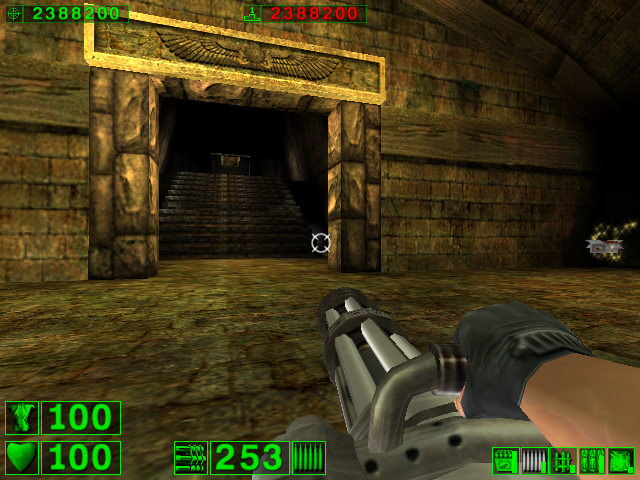Viewport: 640px width, 480px height.
Task: Click the body armor vest icon
Action: coord(21,418)
